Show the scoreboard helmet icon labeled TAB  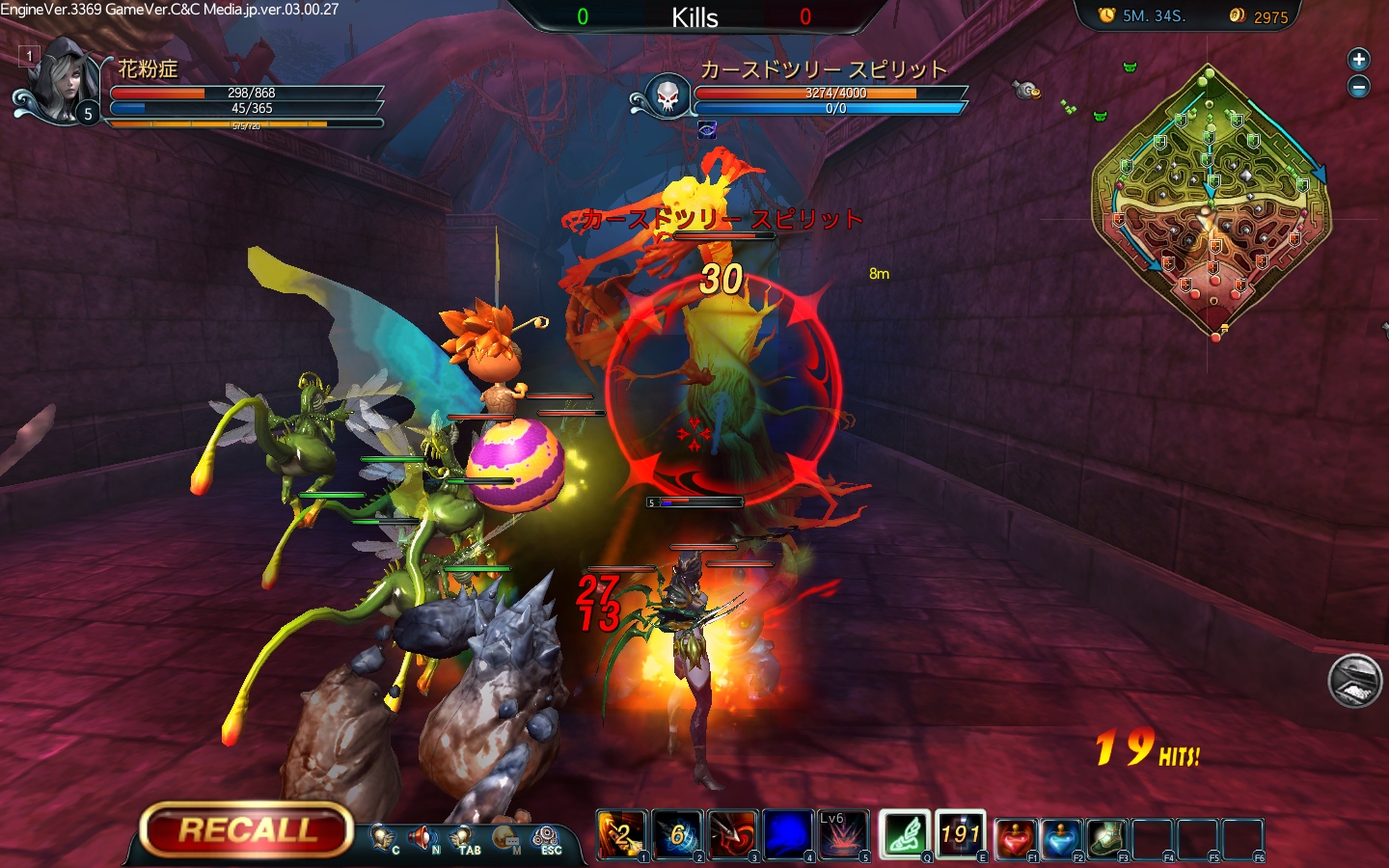coord(464,838)
